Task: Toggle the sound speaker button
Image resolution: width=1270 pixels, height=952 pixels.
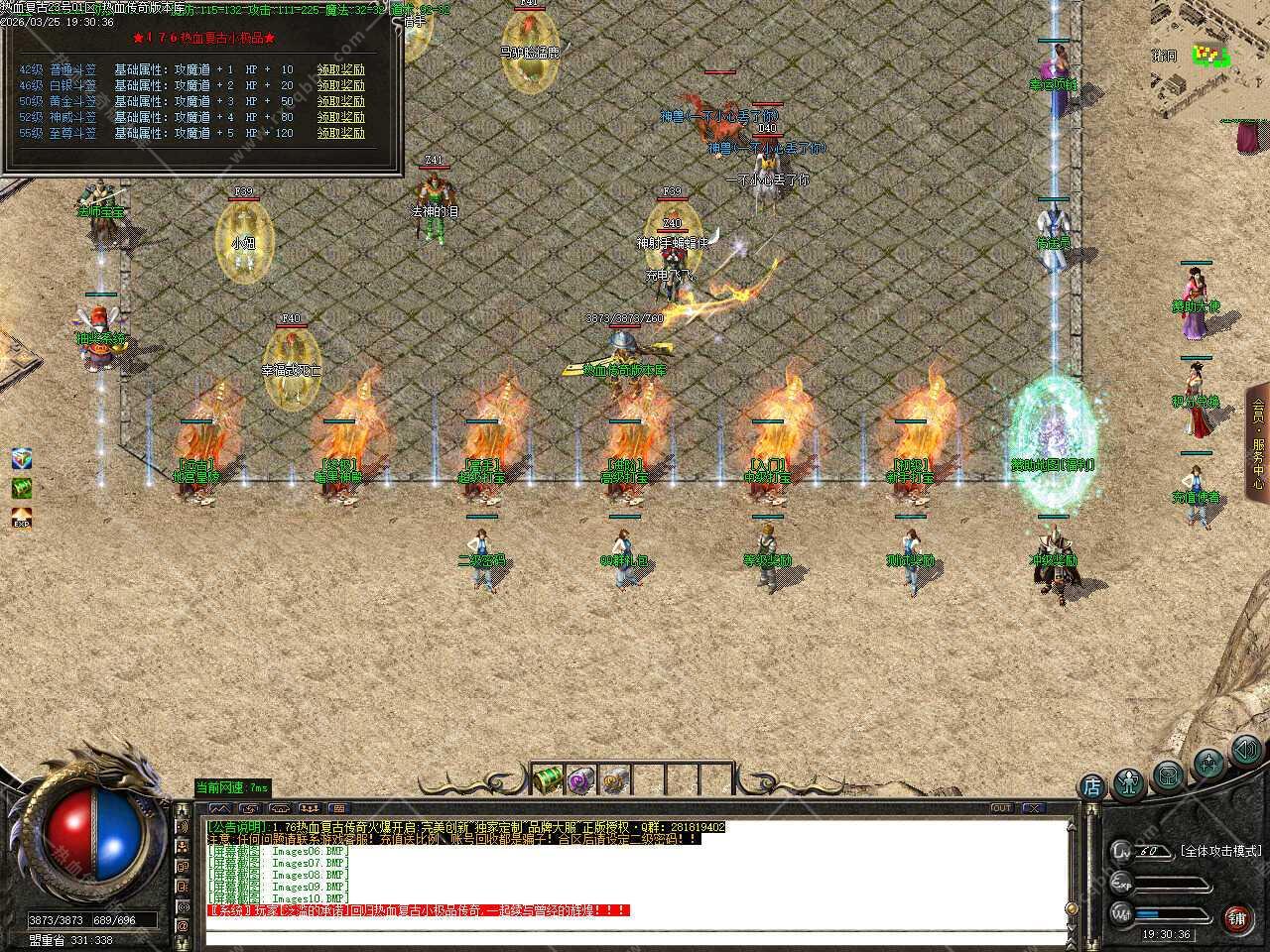Action: (1245, 751)
